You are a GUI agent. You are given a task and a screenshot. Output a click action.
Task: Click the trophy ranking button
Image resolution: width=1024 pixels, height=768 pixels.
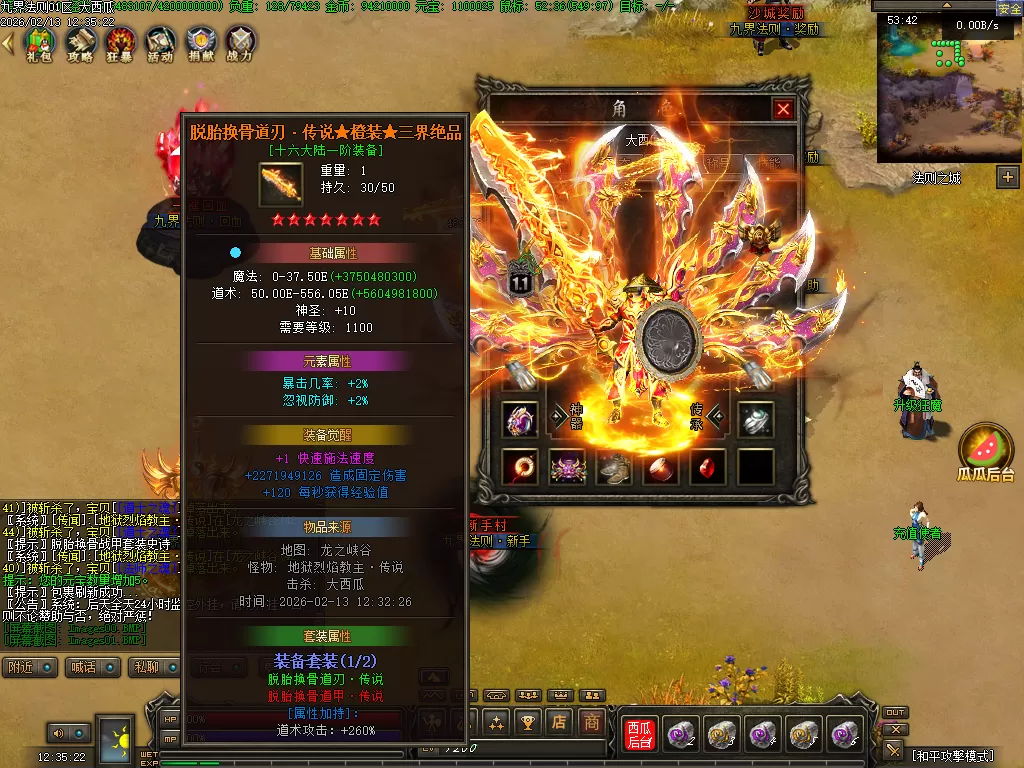[x=527, y=721]
